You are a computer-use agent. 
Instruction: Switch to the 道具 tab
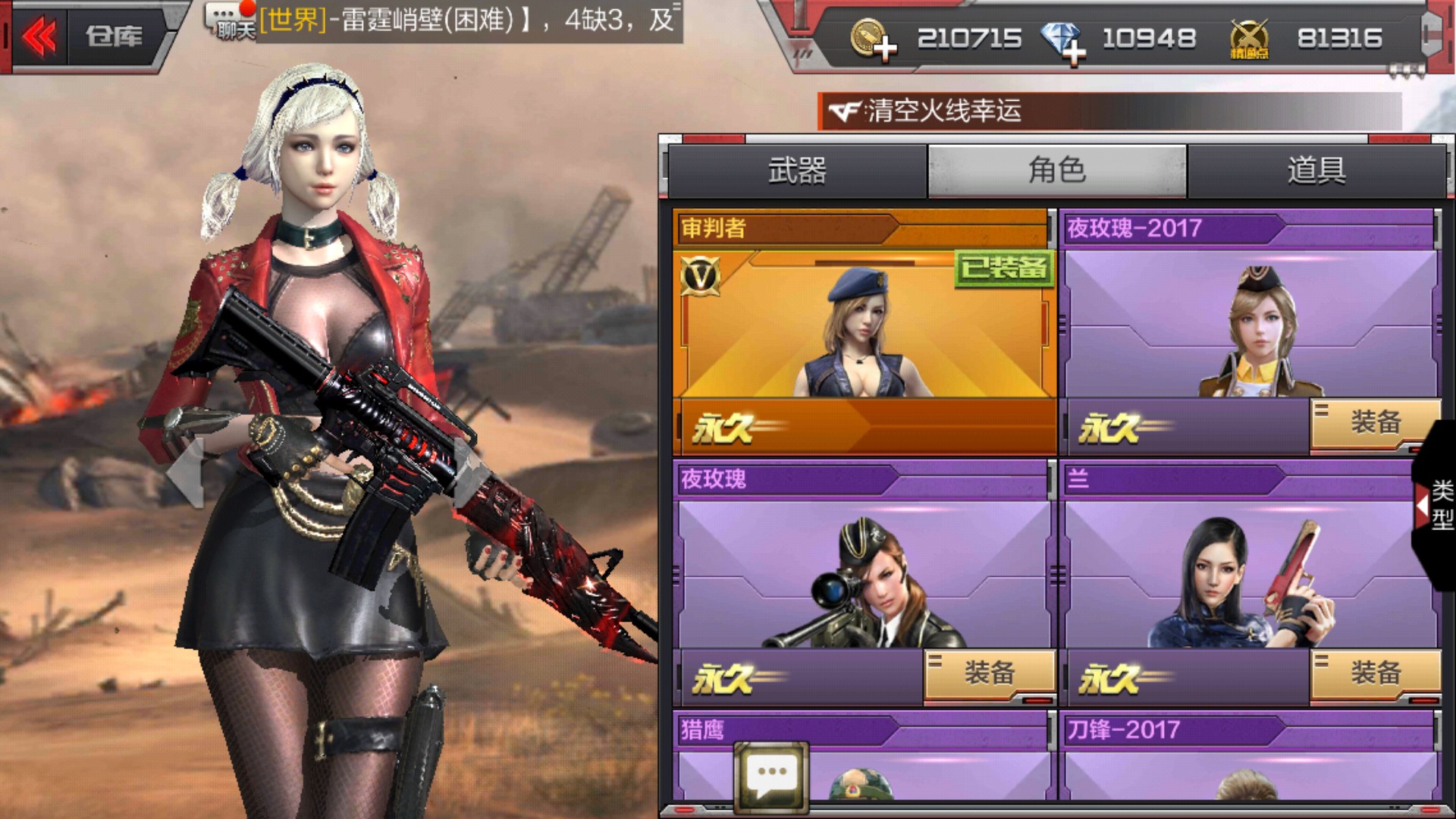1316,171
